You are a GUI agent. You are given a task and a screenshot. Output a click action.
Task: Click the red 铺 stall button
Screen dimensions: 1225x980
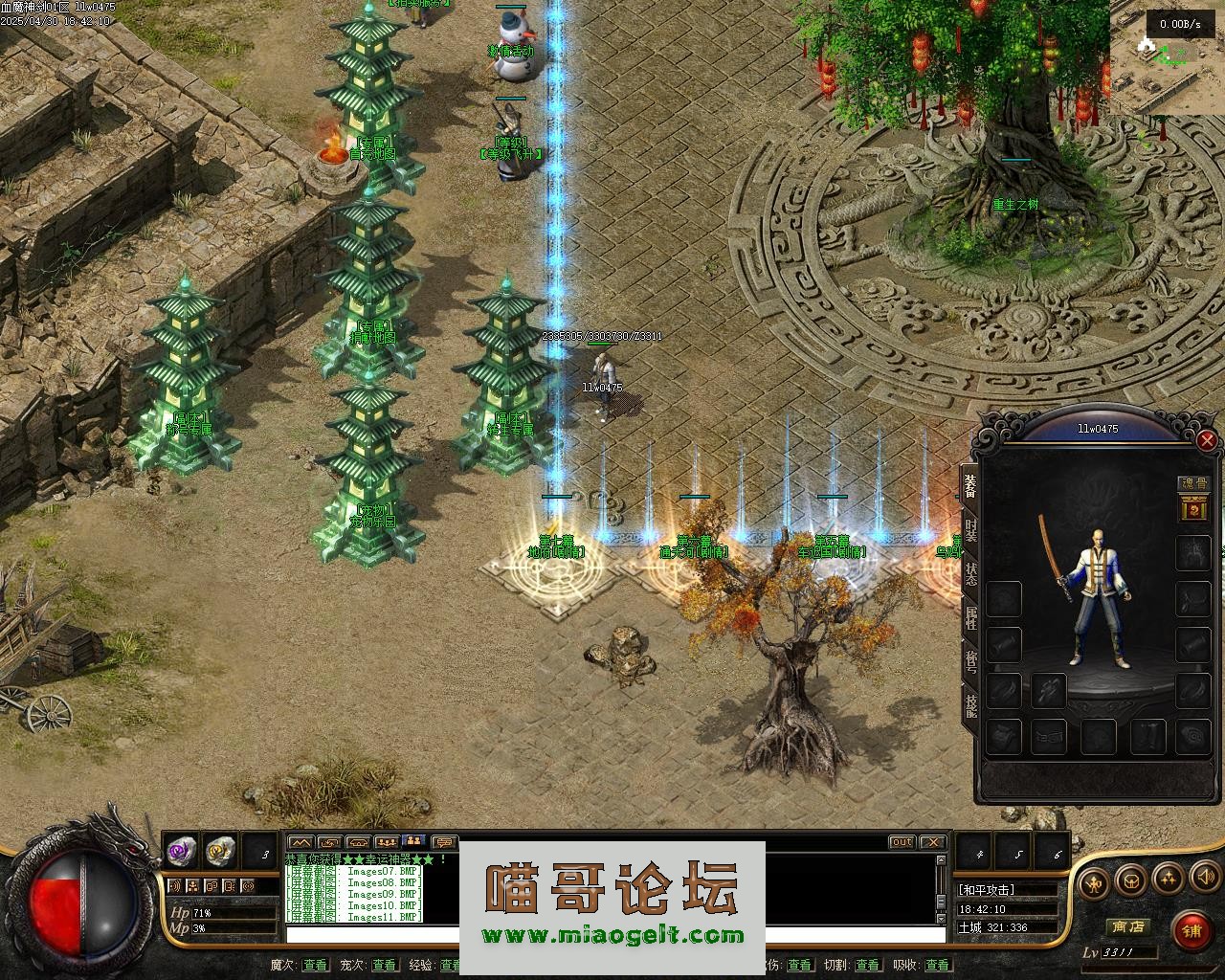point(1191,929)
